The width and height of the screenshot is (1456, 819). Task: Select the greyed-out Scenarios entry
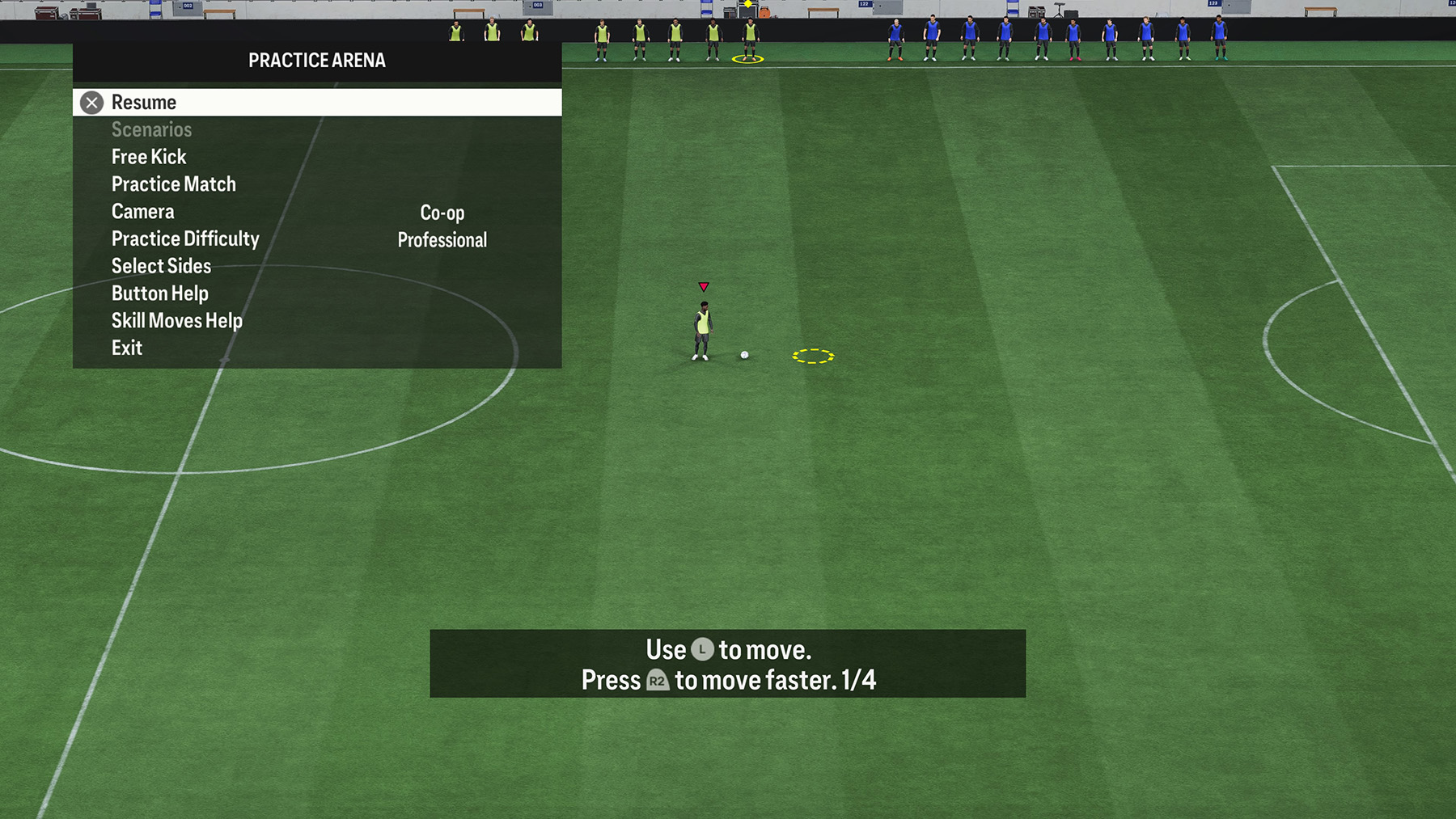point(151,129)
